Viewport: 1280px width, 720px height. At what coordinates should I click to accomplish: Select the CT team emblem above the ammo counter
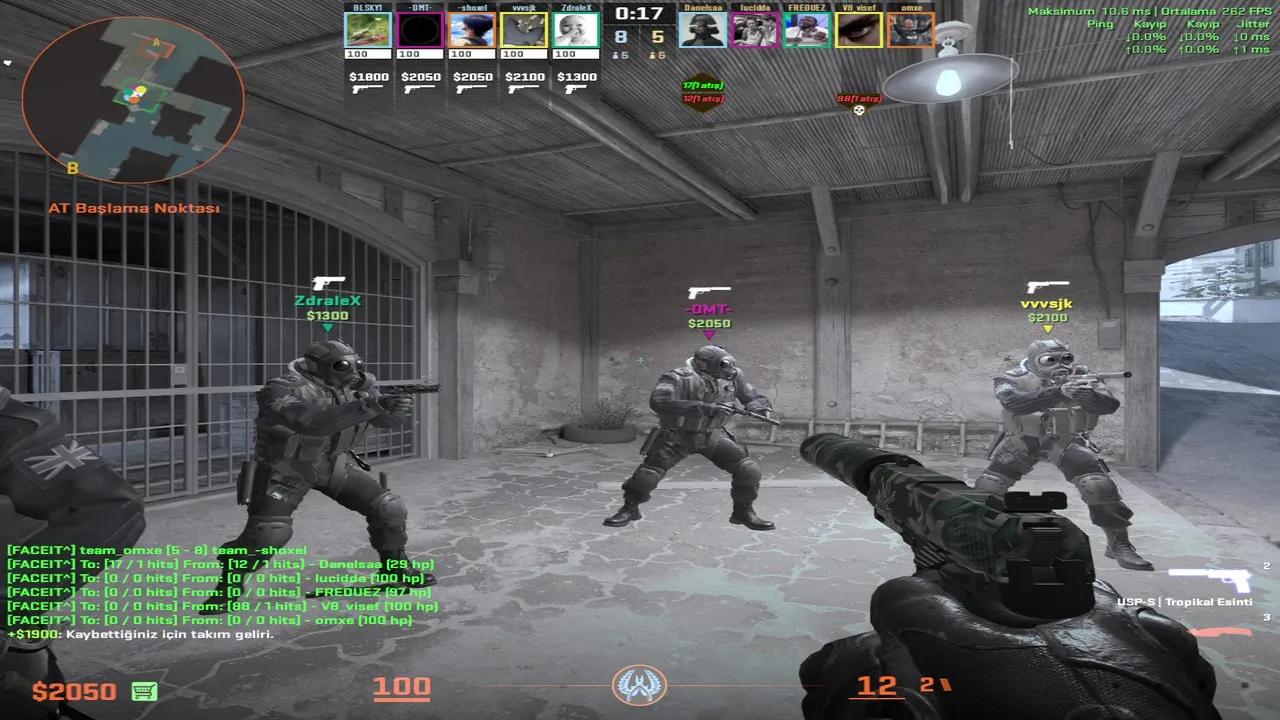tap(639, 684)
